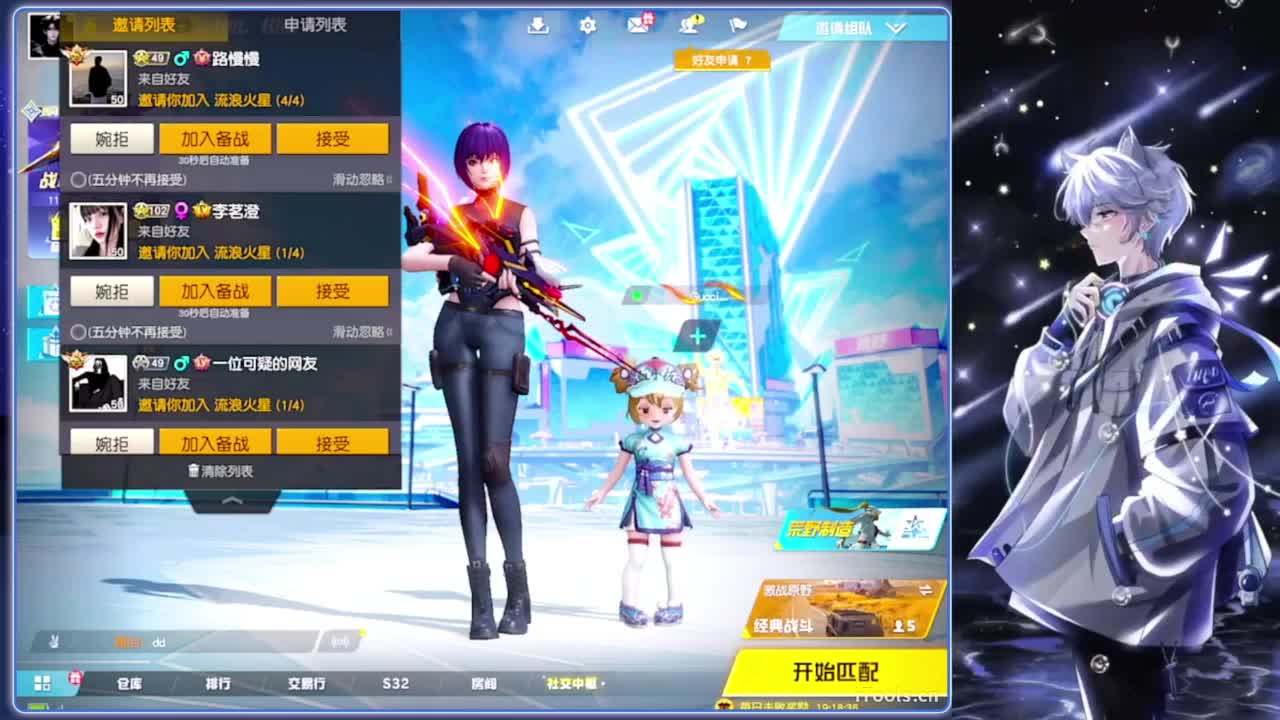Select the grid home icon in bottom-left corner
Screen dimensions: 1280x720
click(42, 684)
